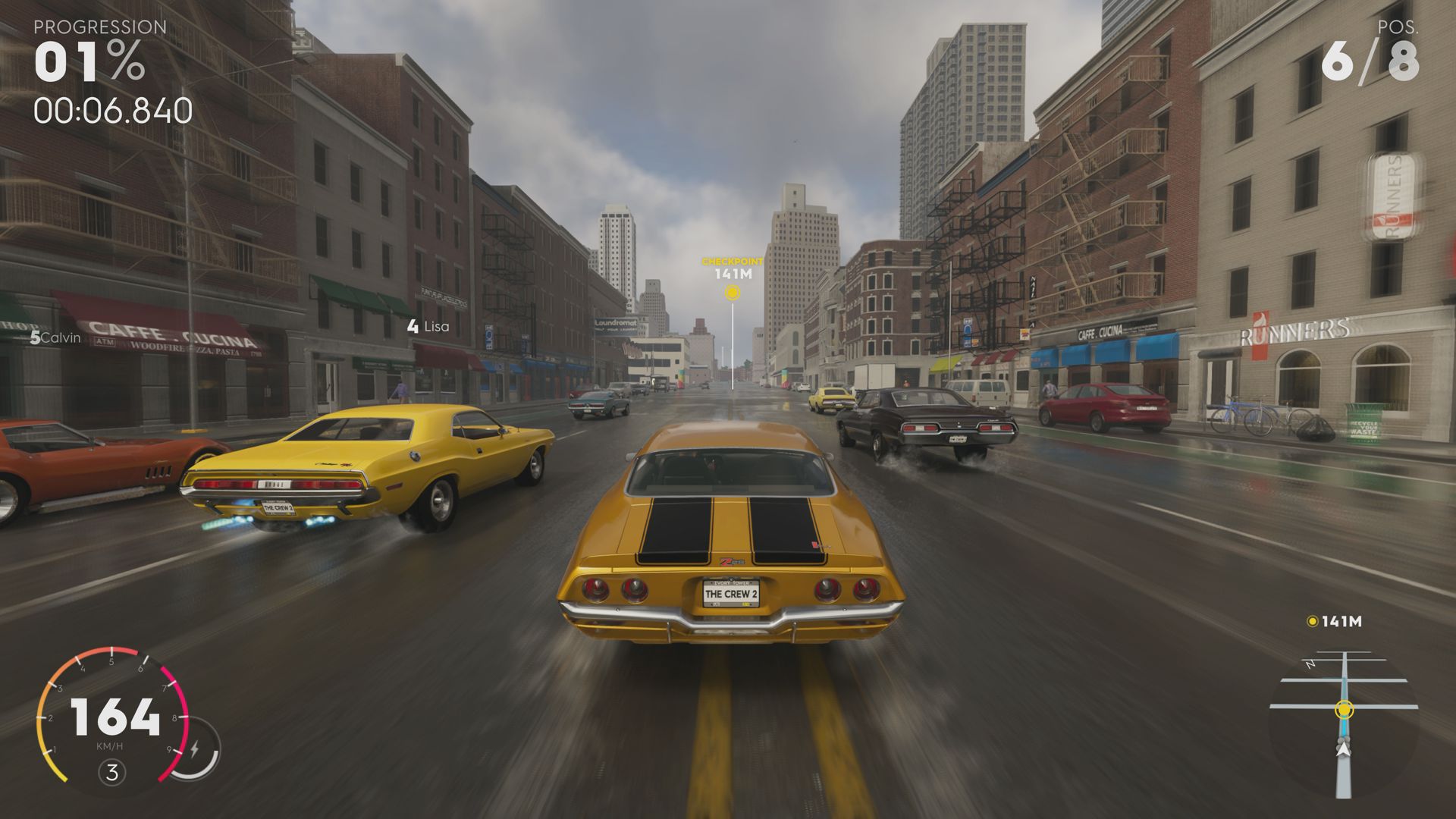The width and height of the screenshot is (1456, 819).
Task: Click the KM/H unit label on the speedometer
Action: coord(108,745)
